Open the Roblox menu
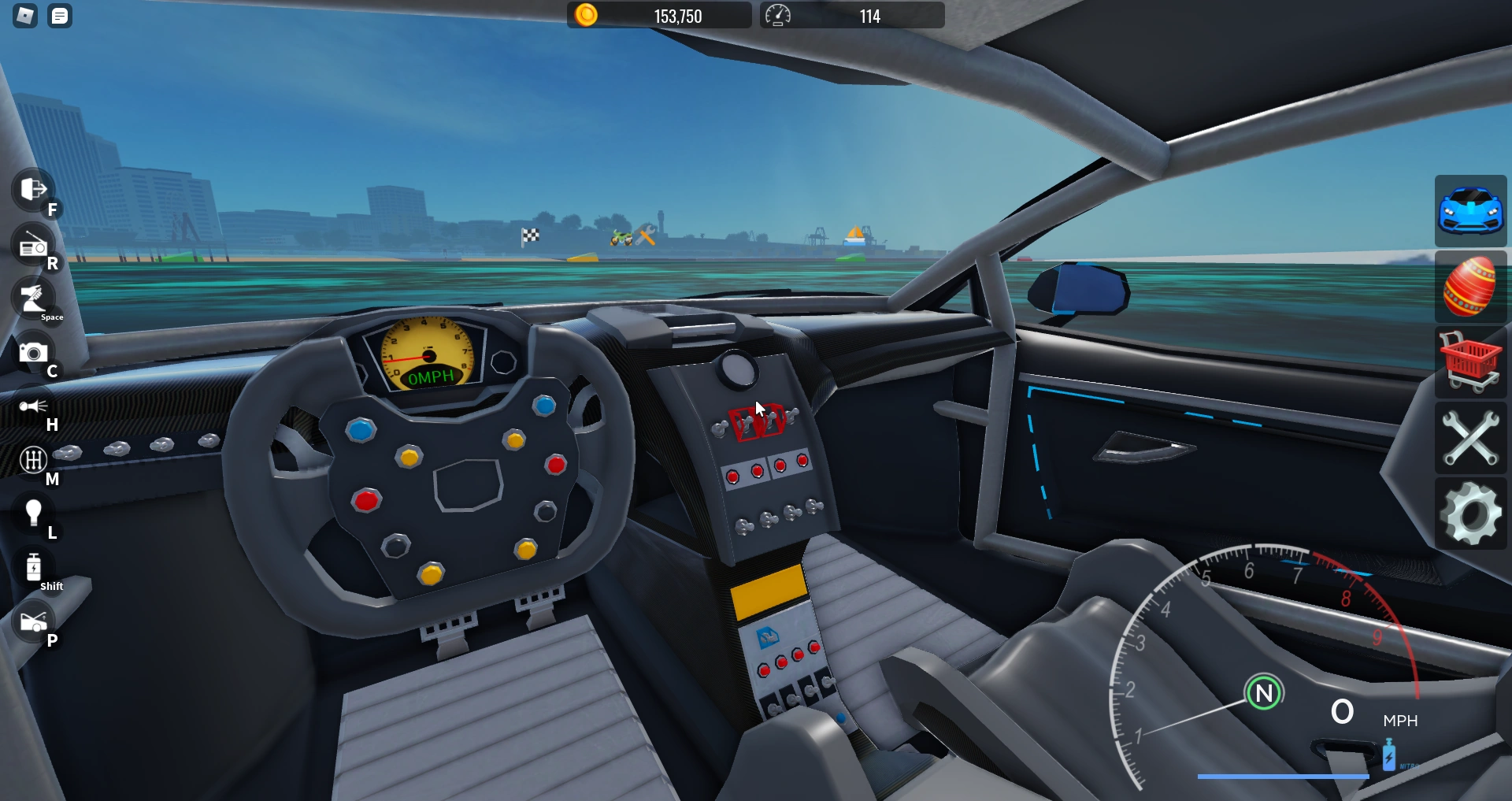 tap(24, 16)
